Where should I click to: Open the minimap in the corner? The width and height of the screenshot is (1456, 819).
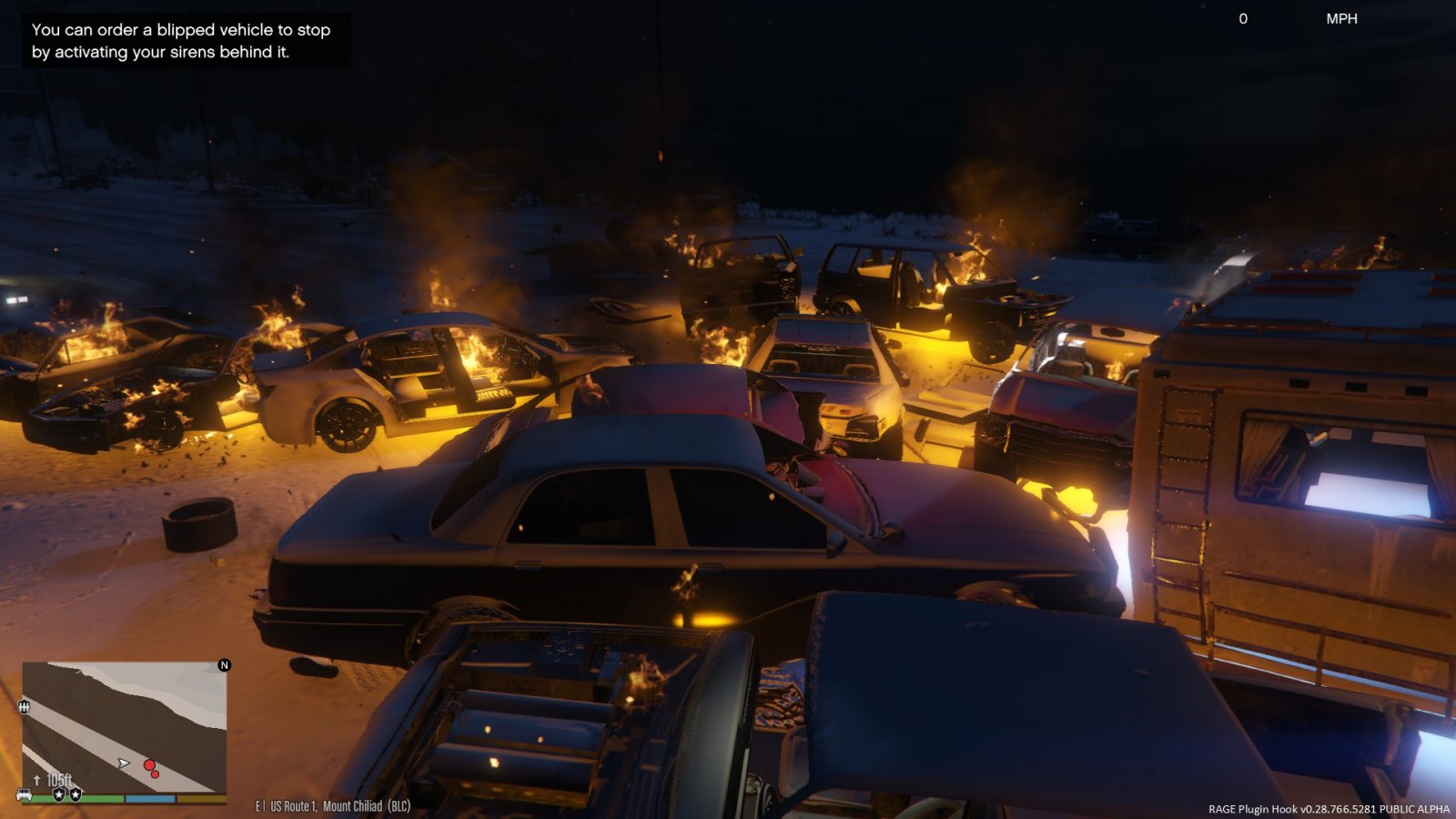124,727
